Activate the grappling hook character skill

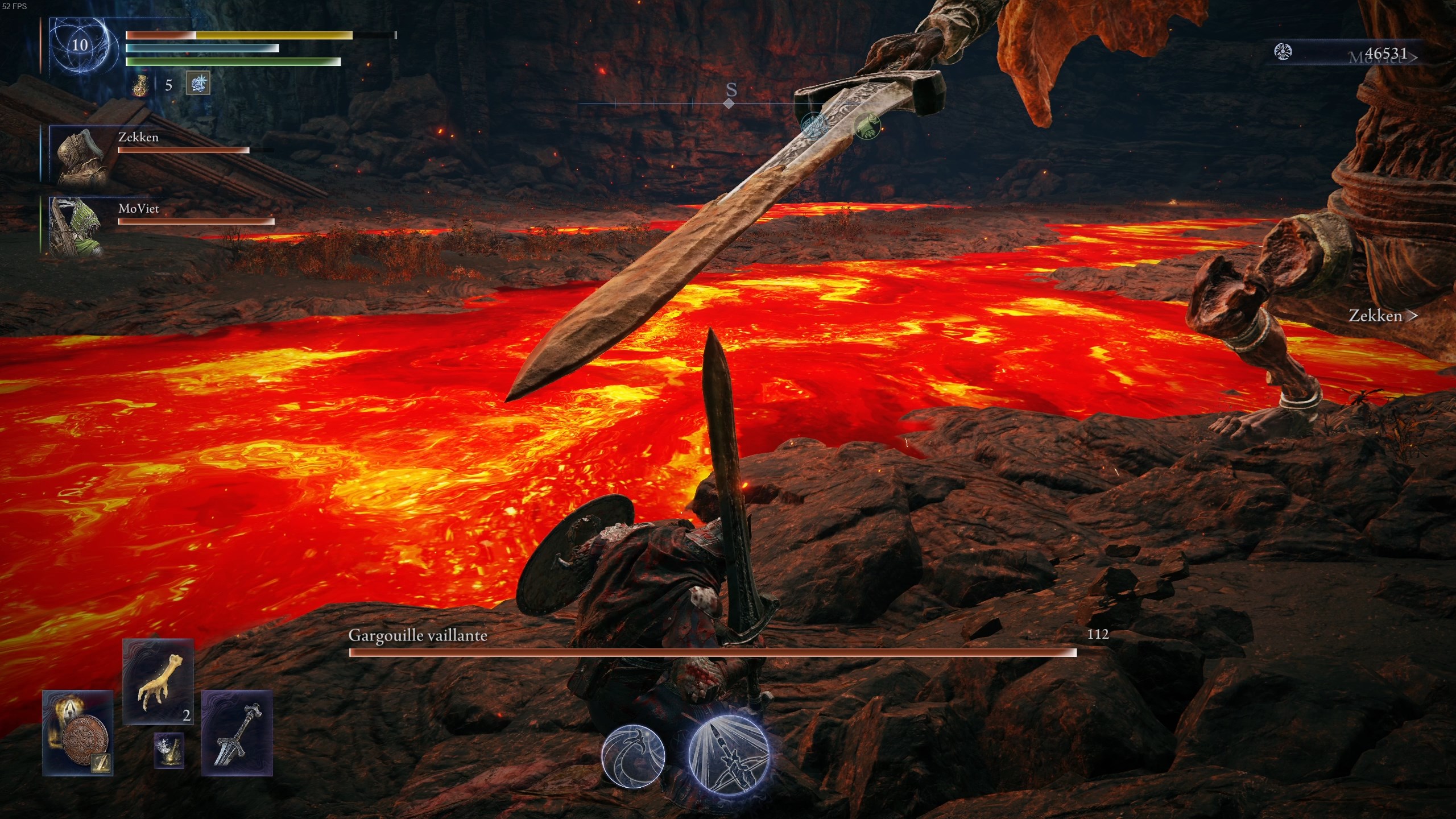point(633,756)
